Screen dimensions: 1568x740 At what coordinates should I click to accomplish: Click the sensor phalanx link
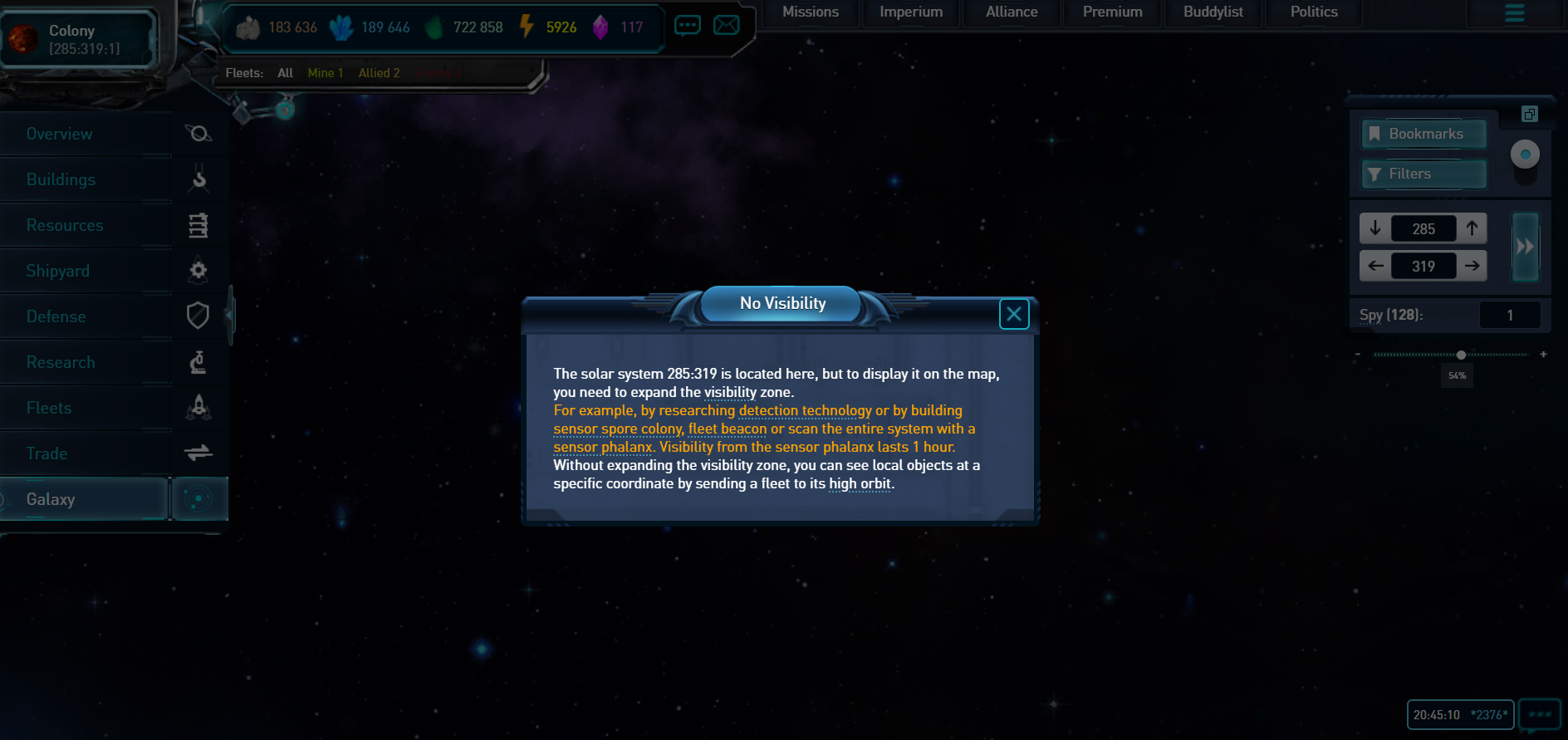tap(602, 447)
